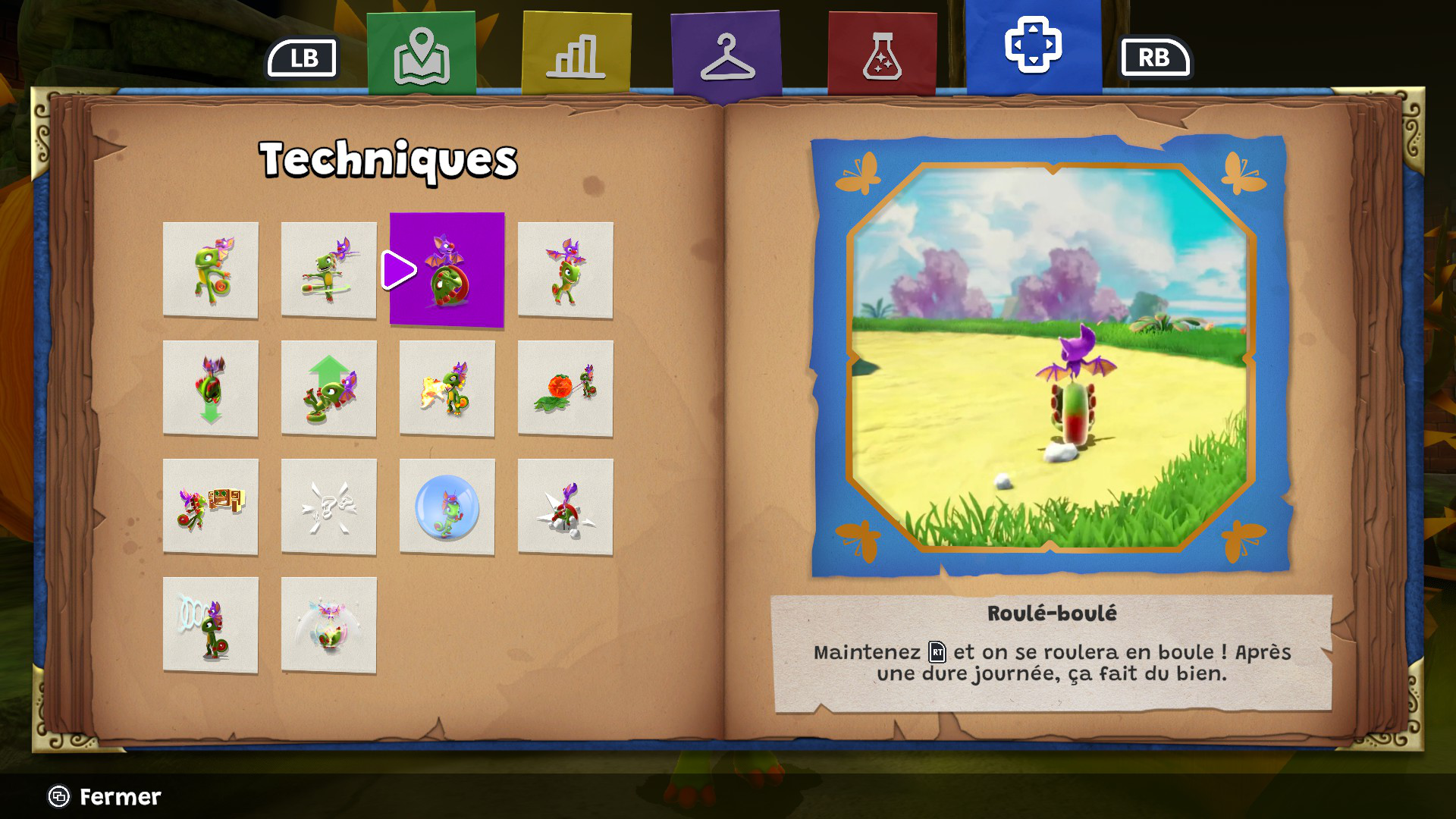The image size is (1456, 819).
Task: Select the purple clothes hanger tab
Action: (726, 56)
